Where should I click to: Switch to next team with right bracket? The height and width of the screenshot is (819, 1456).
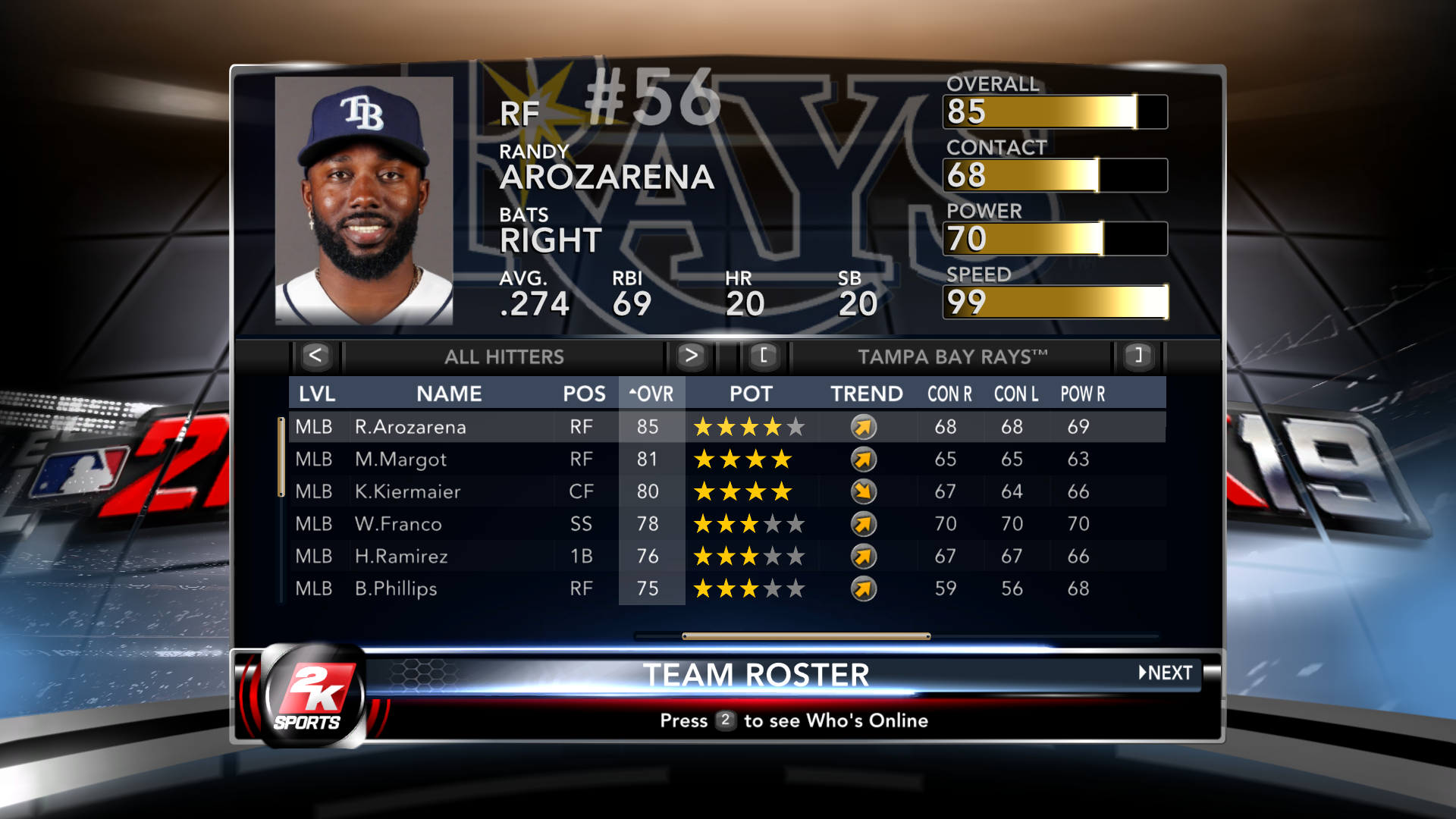pyautogui.click(x=1137, y=356)
